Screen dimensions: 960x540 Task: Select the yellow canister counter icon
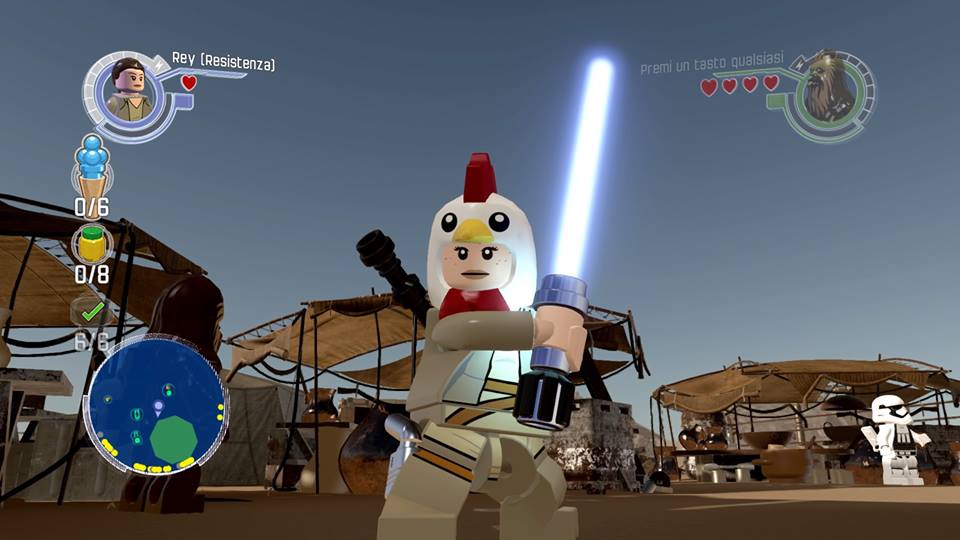[x=93, y=243]
